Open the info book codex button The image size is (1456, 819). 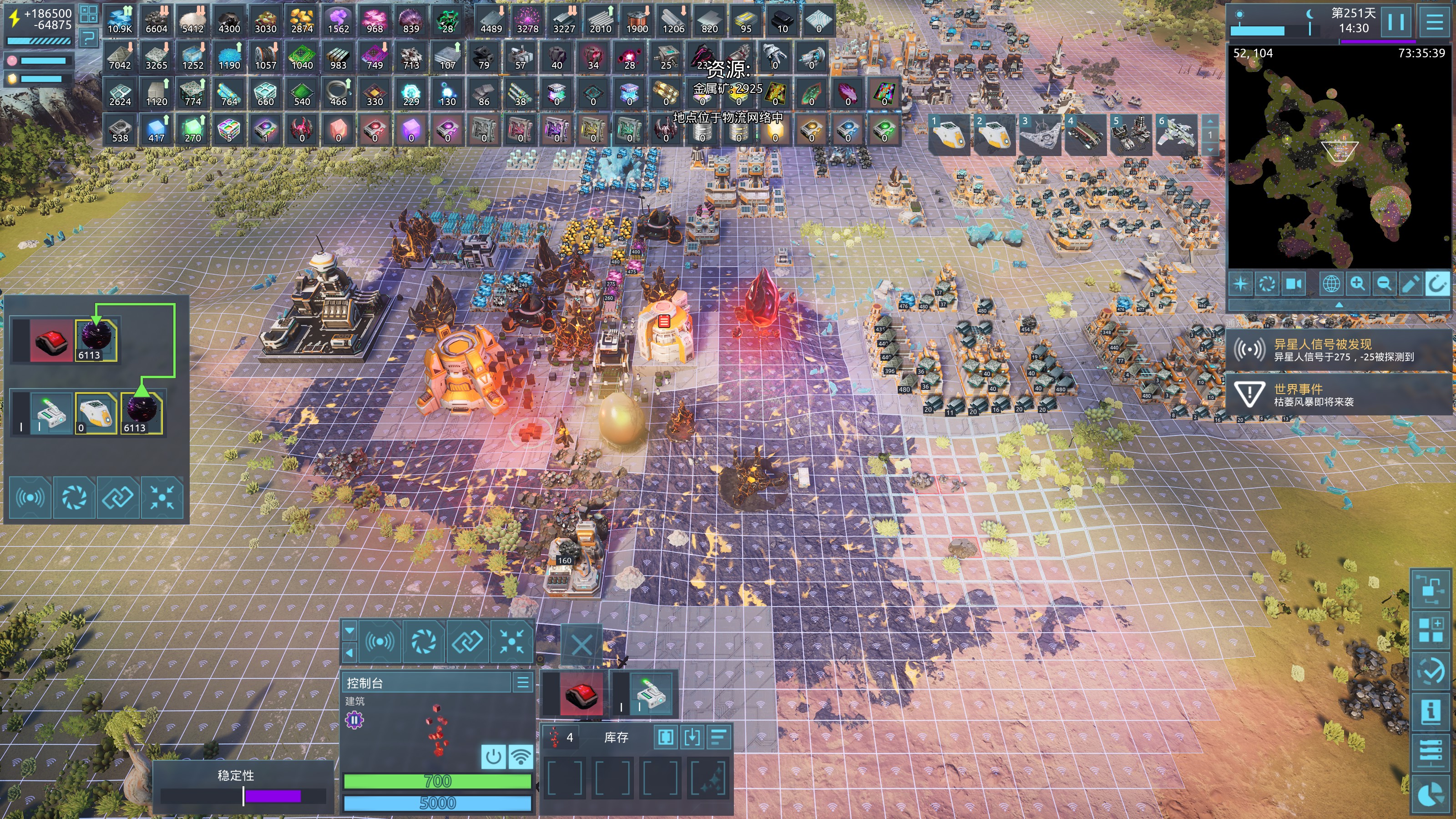[1431, 710]
